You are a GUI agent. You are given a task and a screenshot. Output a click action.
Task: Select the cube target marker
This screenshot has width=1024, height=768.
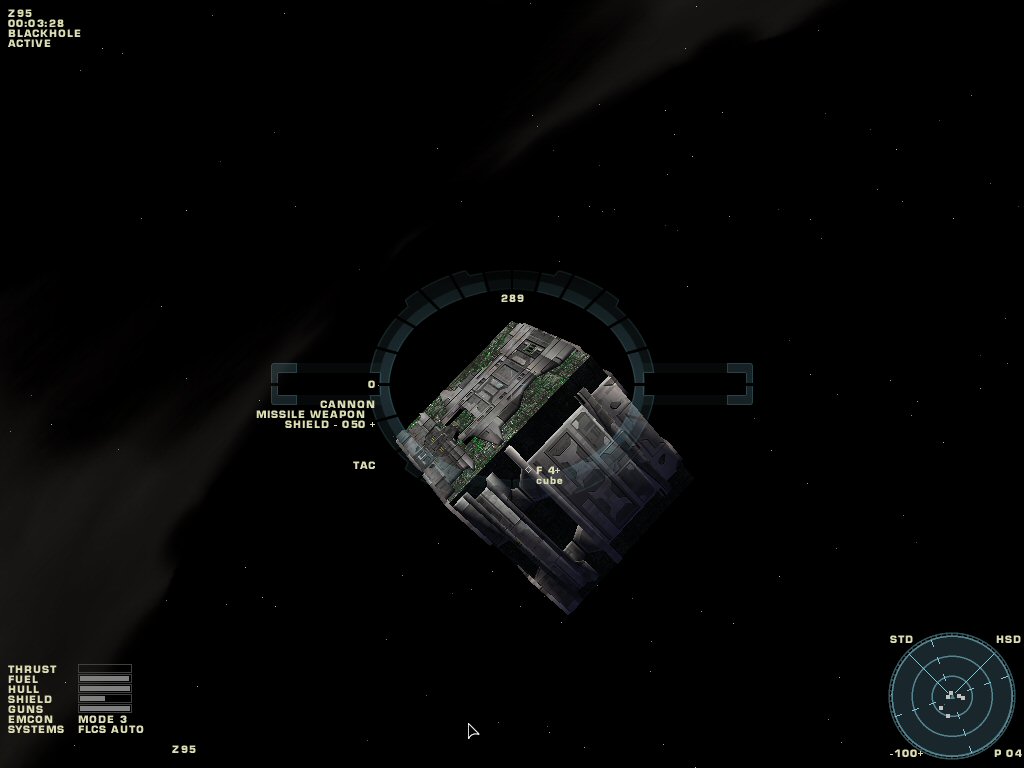click(x=529, y=470)
